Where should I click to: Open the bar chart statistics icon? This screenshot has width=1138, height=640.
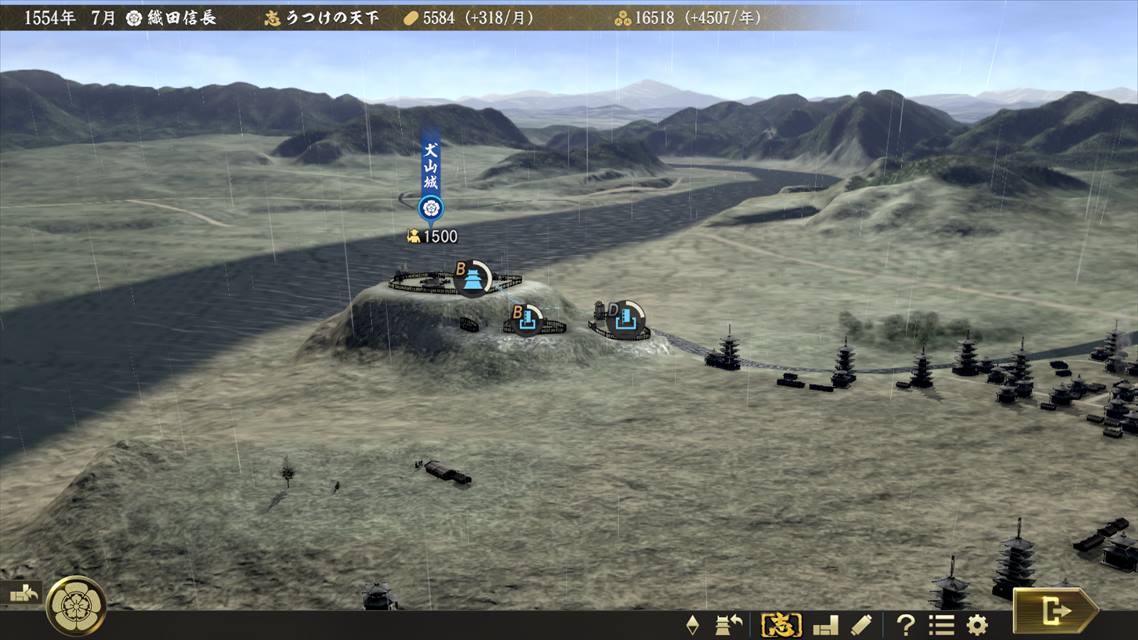[x=826, y=626]
